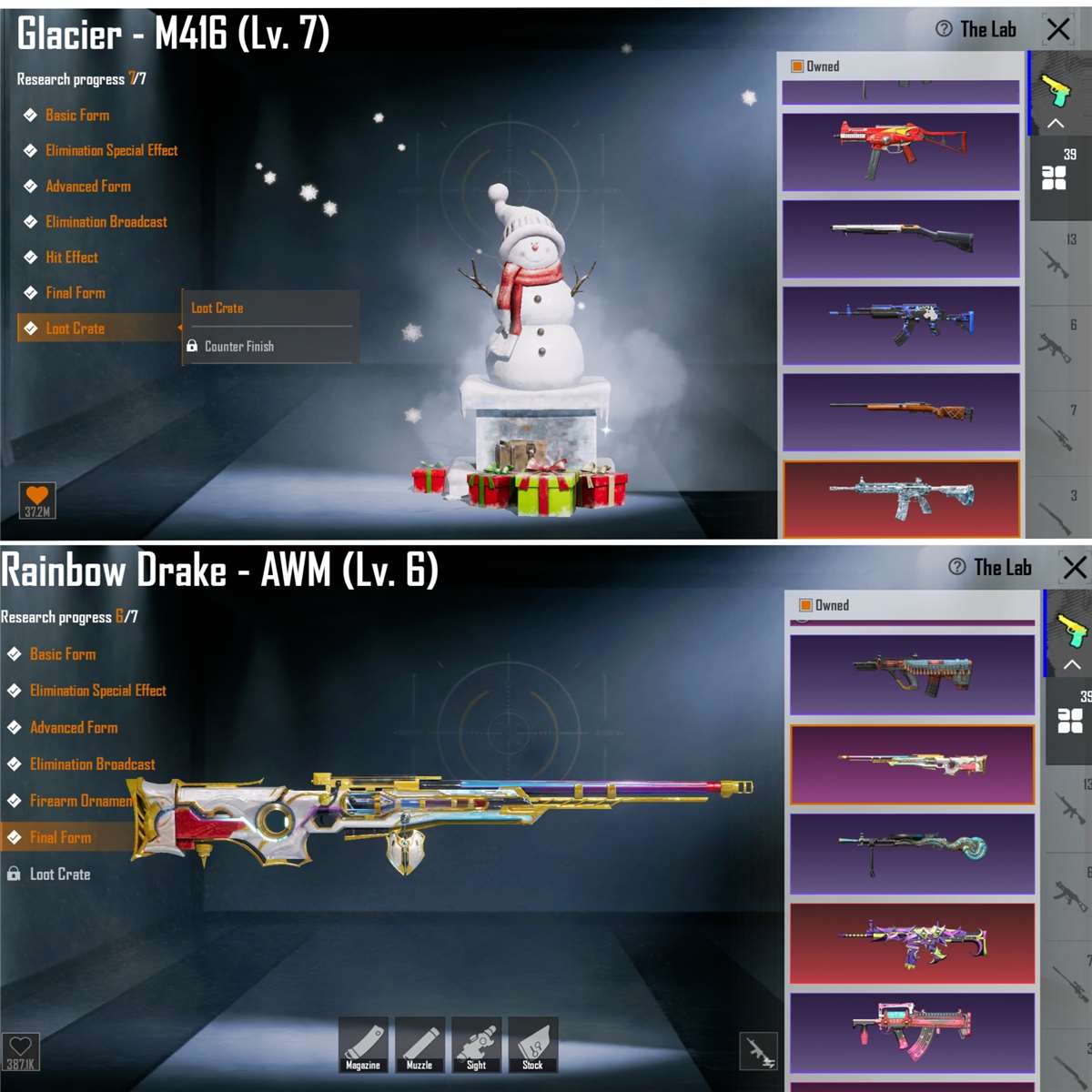Pick the blue M416 skin thumbnail
The width and height of the screenshot is (1092, 1092).
pos(901,325)
